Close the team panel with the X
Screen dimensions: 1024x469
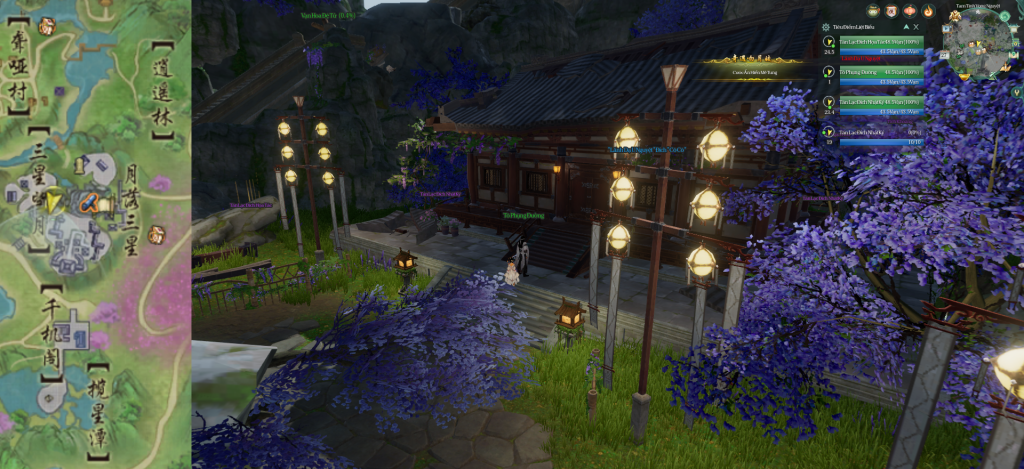pos(915,27)
